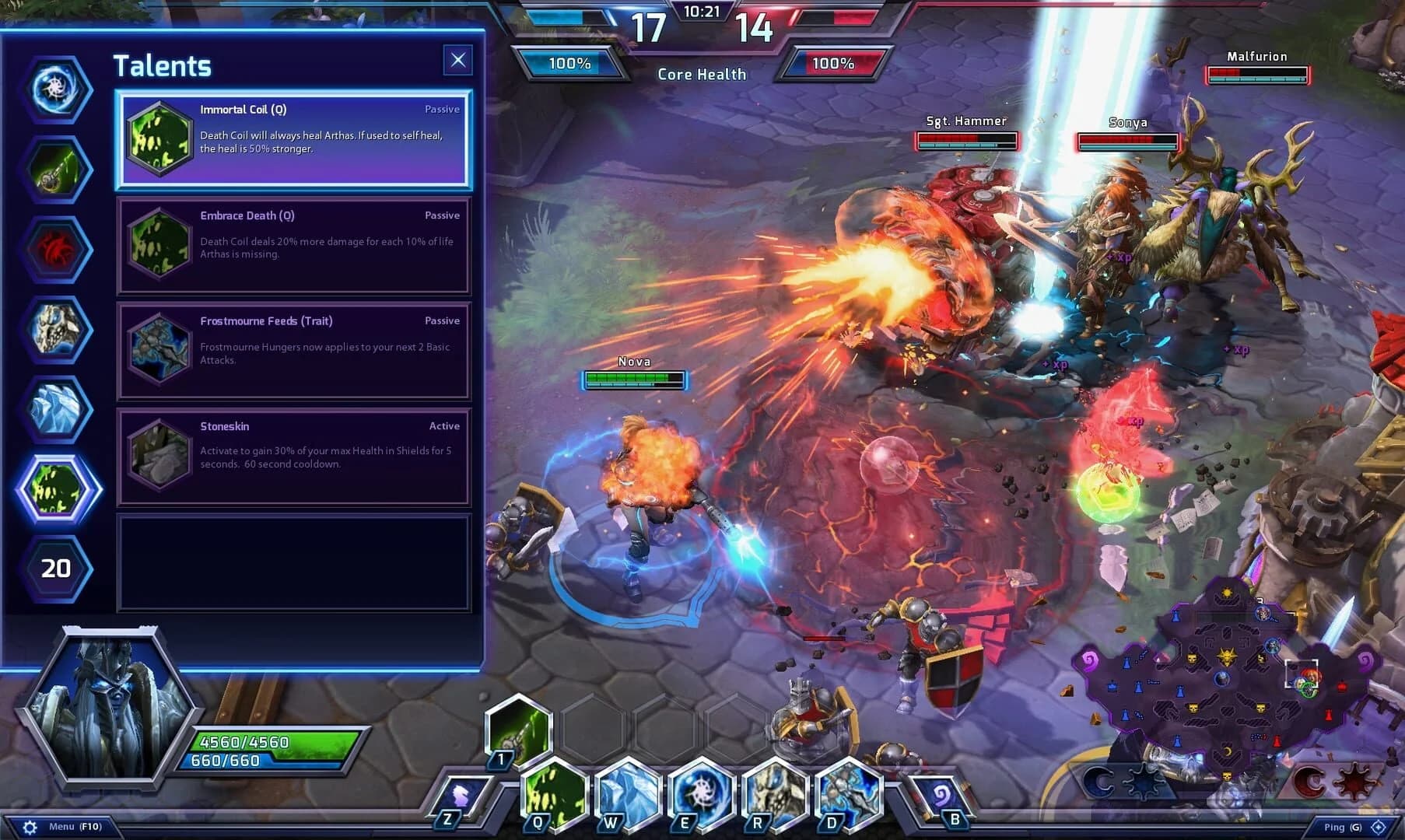1405x840 pixels.
Task: Close the Talents panel
Action: pos(458,59)
